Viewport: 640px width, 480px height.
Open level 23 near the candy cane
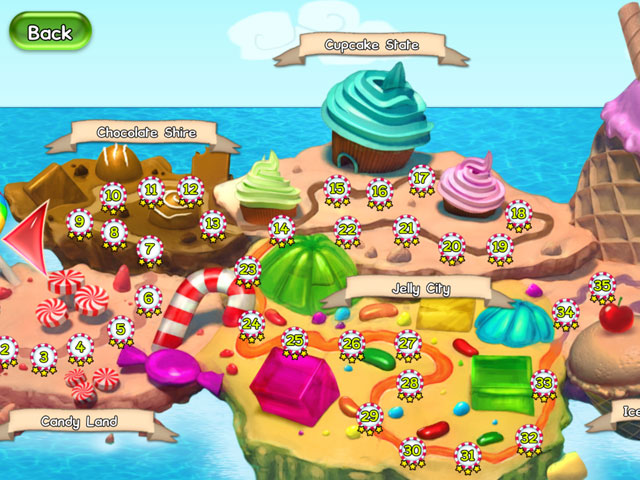[247, 270]
